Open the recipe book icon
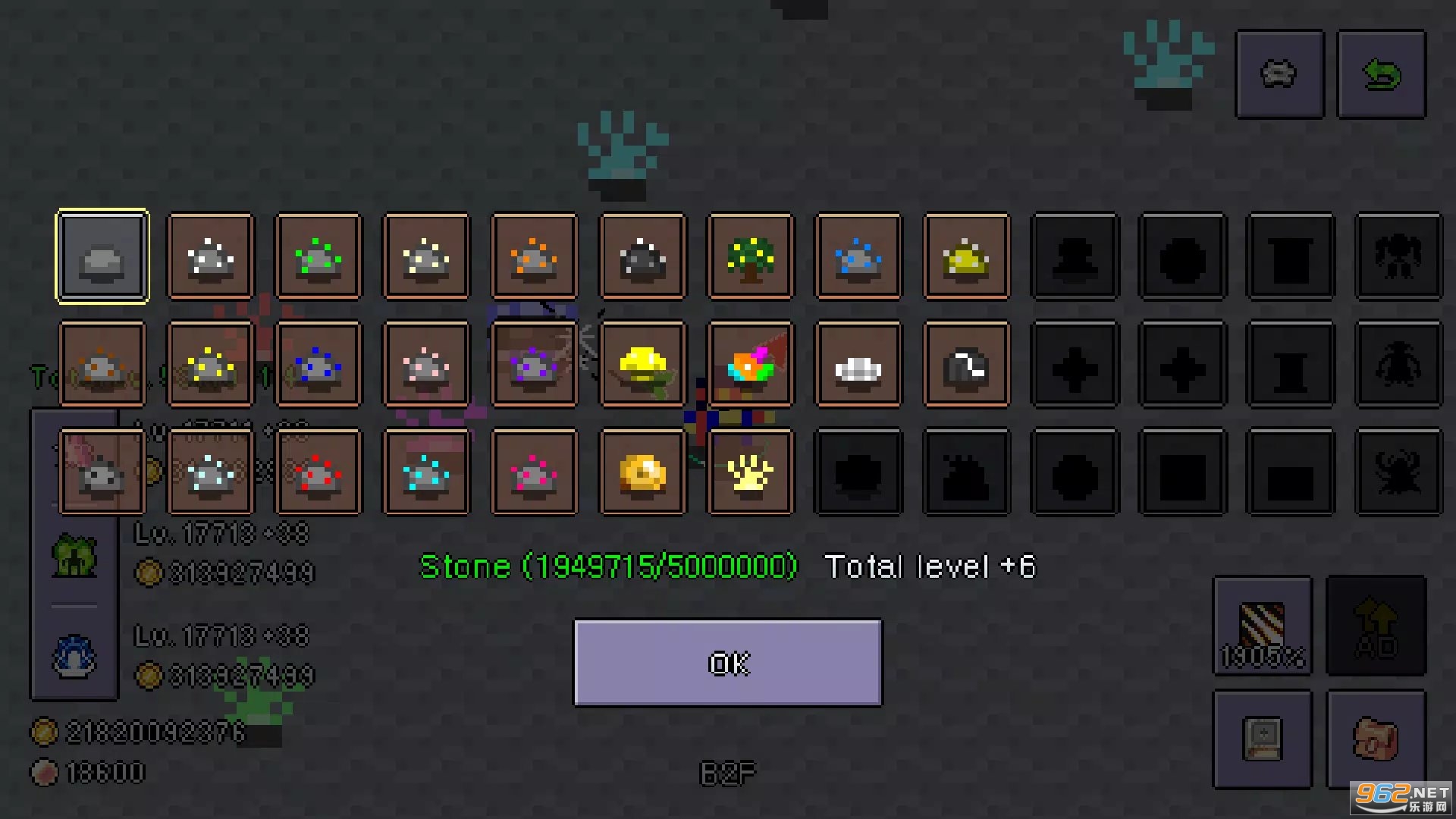The height and width of the screenshot is (819, 1456). pos(1263,738)
